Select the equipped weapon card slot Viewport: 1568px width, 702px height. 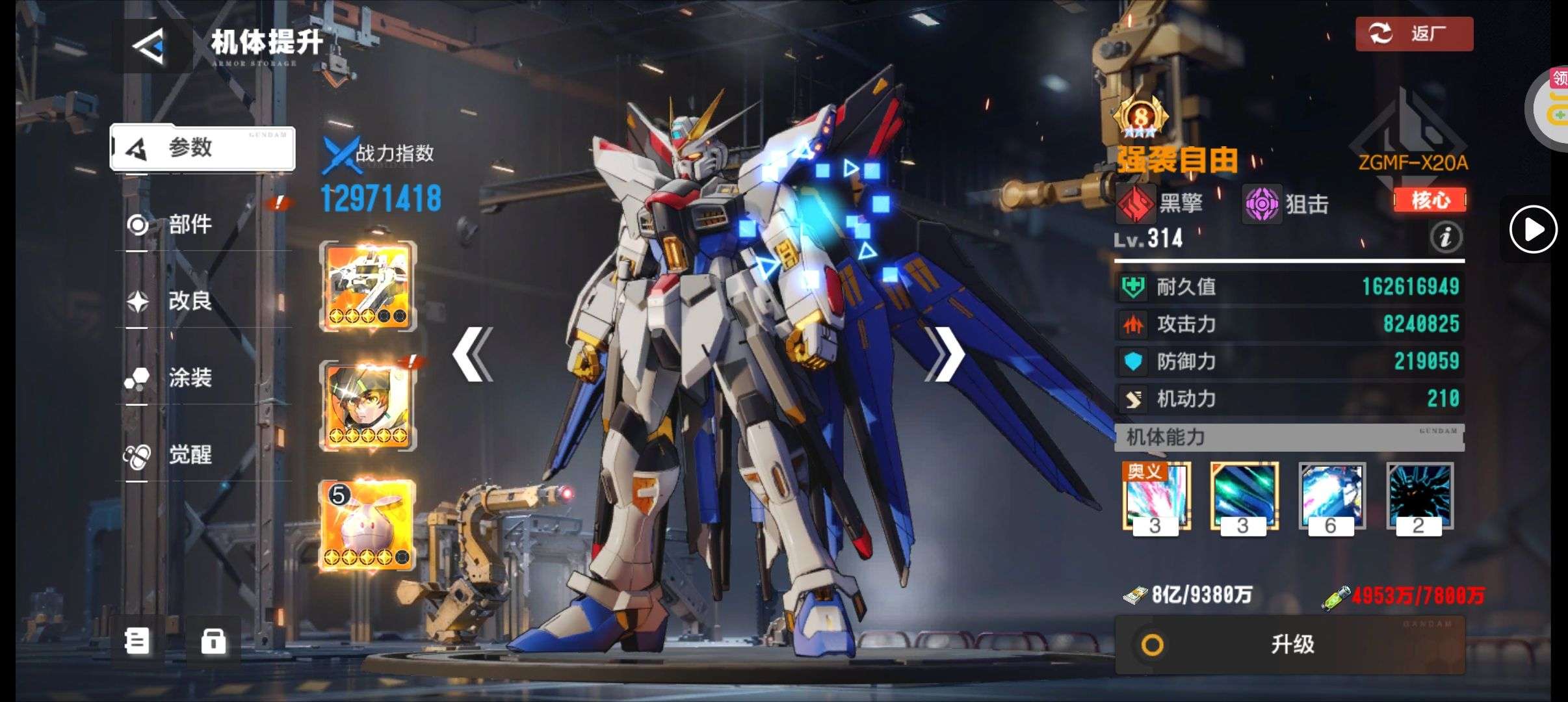coord(368,286)
